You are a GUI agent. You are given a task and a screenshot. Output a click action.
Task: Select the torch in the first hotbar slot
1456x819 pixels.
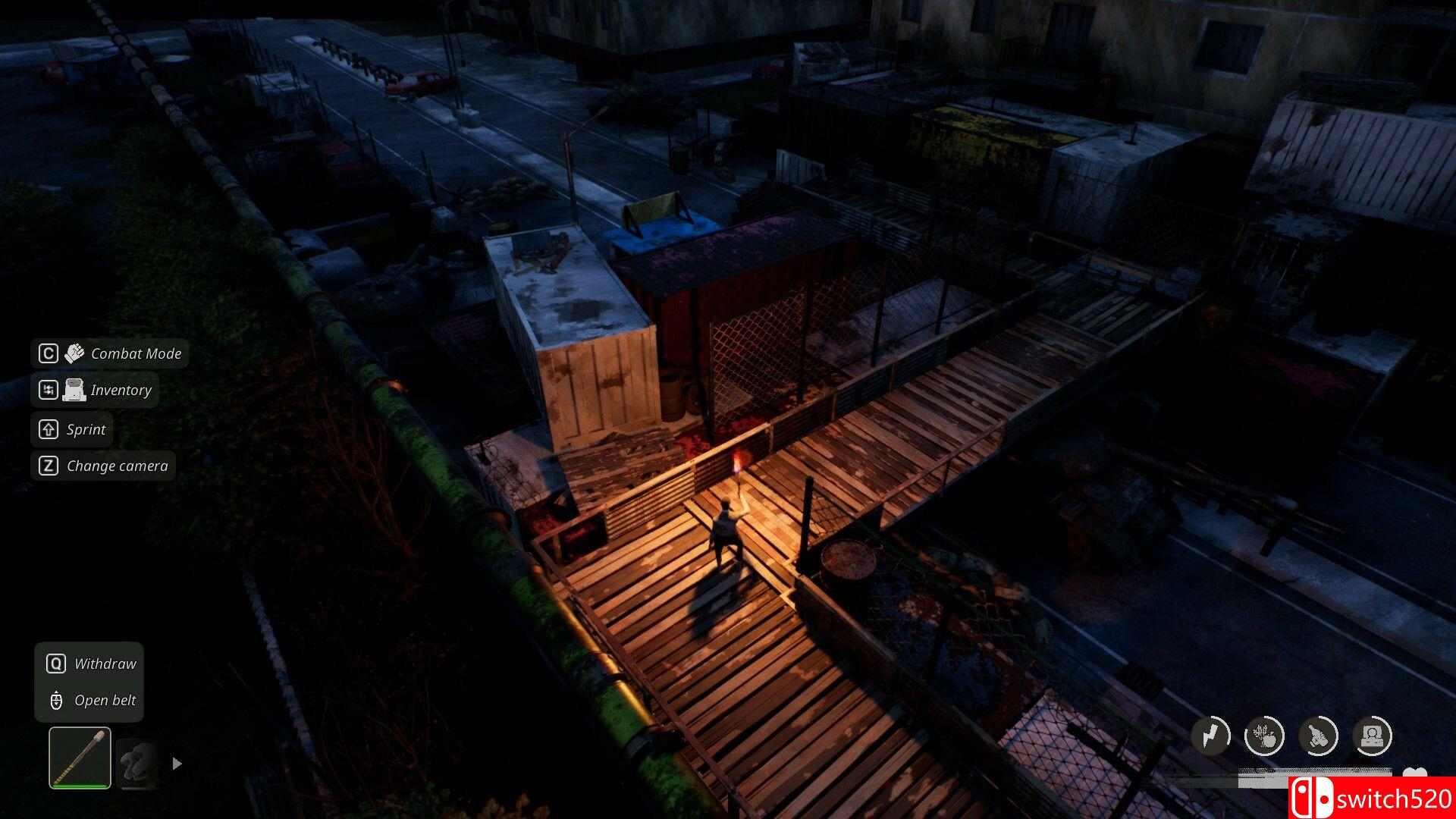pos(79,758)
